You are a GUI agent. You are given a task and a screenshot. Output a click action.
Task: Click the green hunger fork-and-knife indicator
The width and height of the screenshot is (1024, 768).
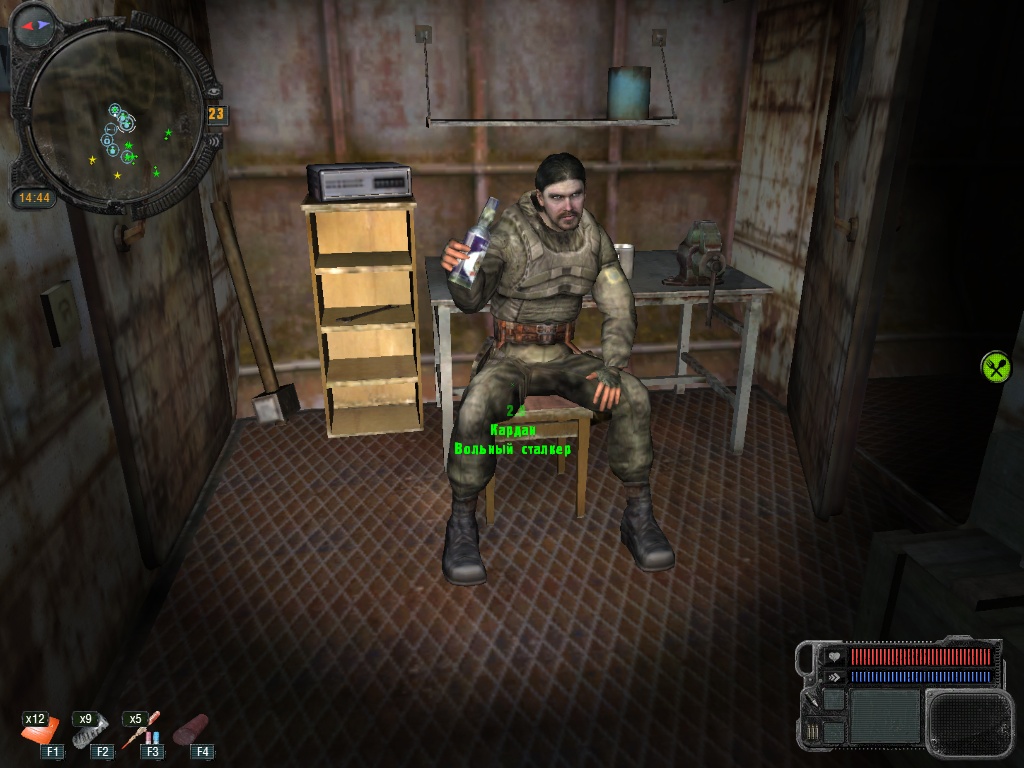coord(995,366)
